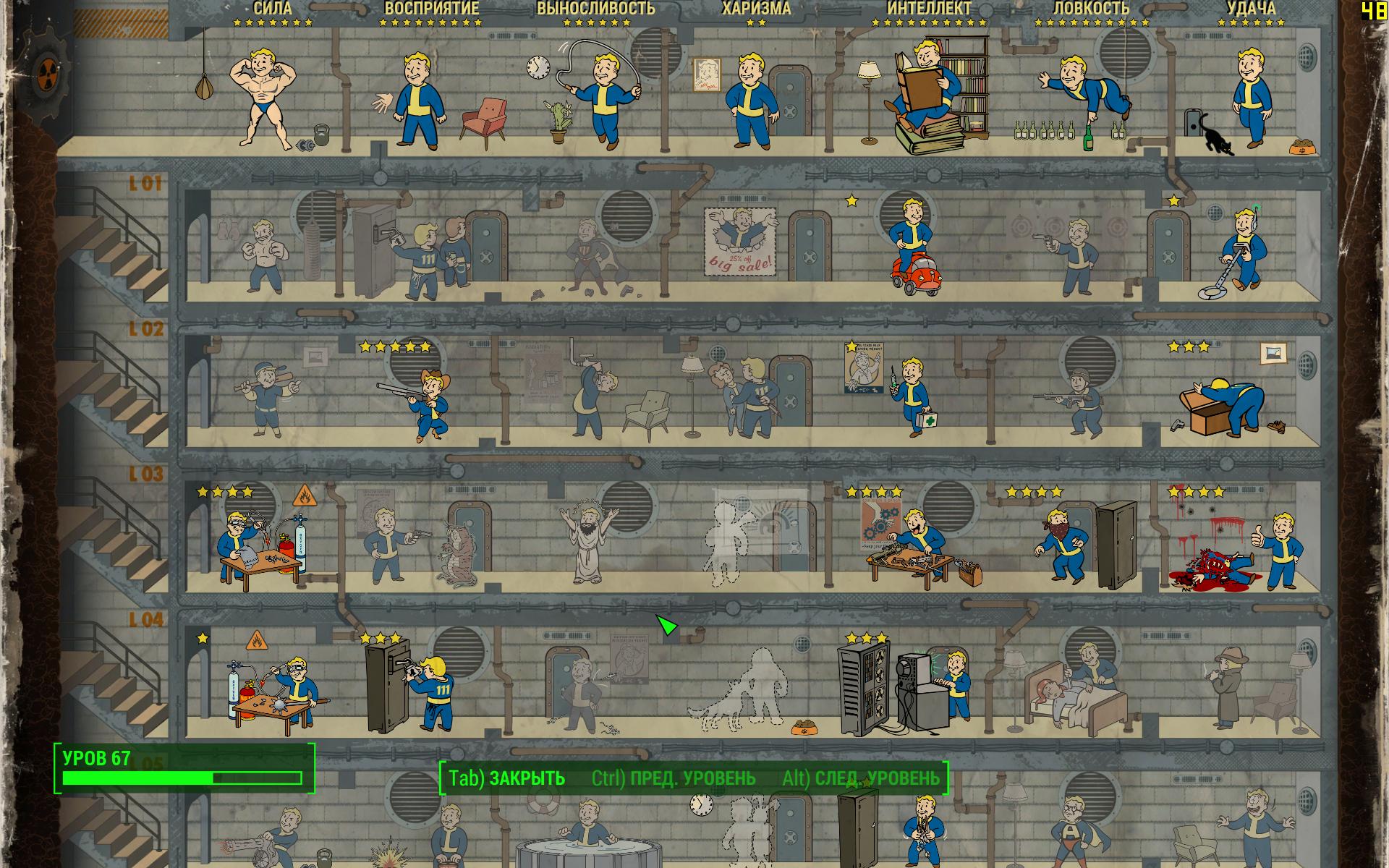
Task: Select the Cap Collector big sale perk
Action: tap(739, 242)
